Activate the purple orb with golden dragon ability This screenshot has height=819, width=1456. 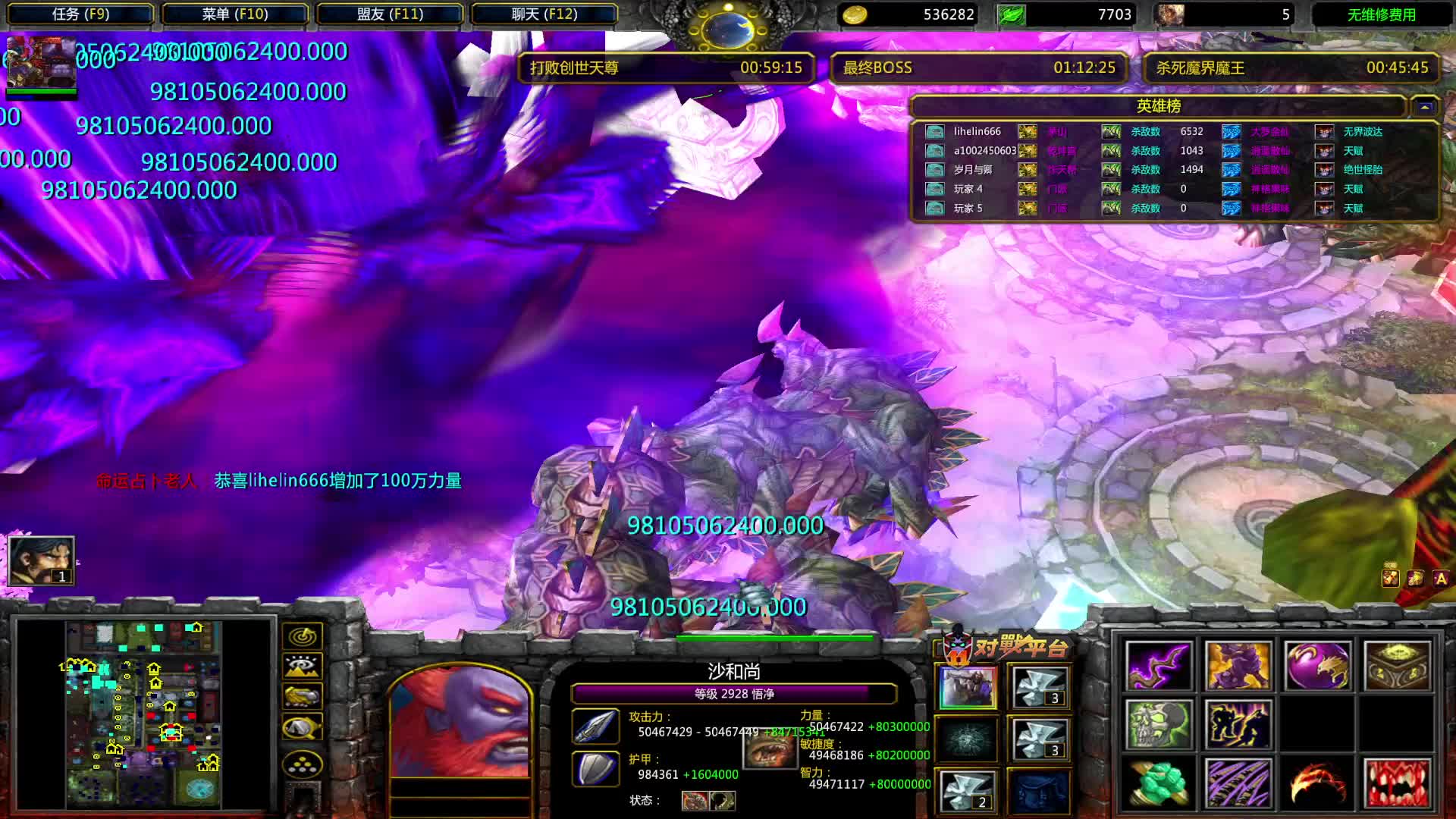pyautogui.click(x=1317, y=666)
